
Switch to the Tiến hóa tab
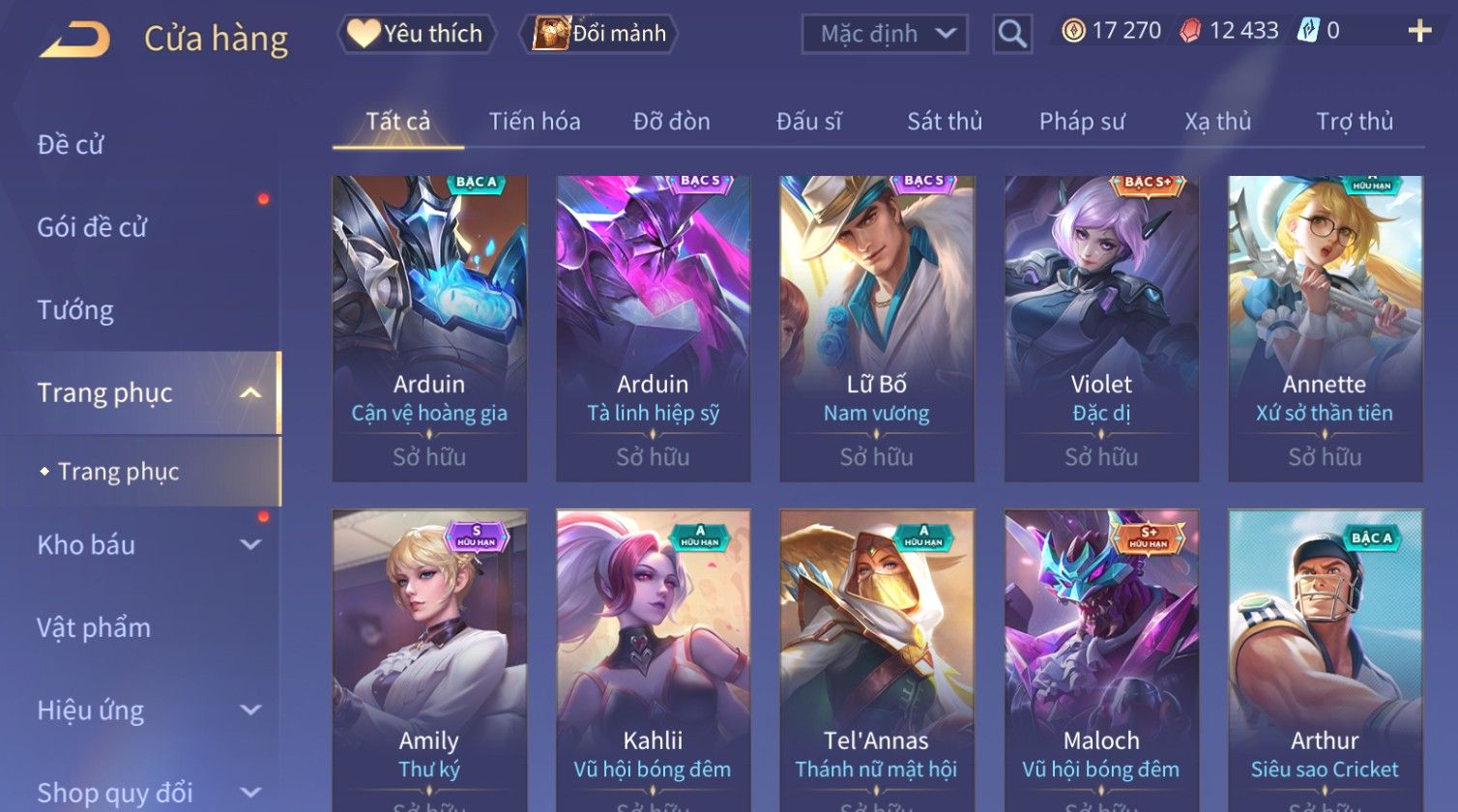[535, 122]
